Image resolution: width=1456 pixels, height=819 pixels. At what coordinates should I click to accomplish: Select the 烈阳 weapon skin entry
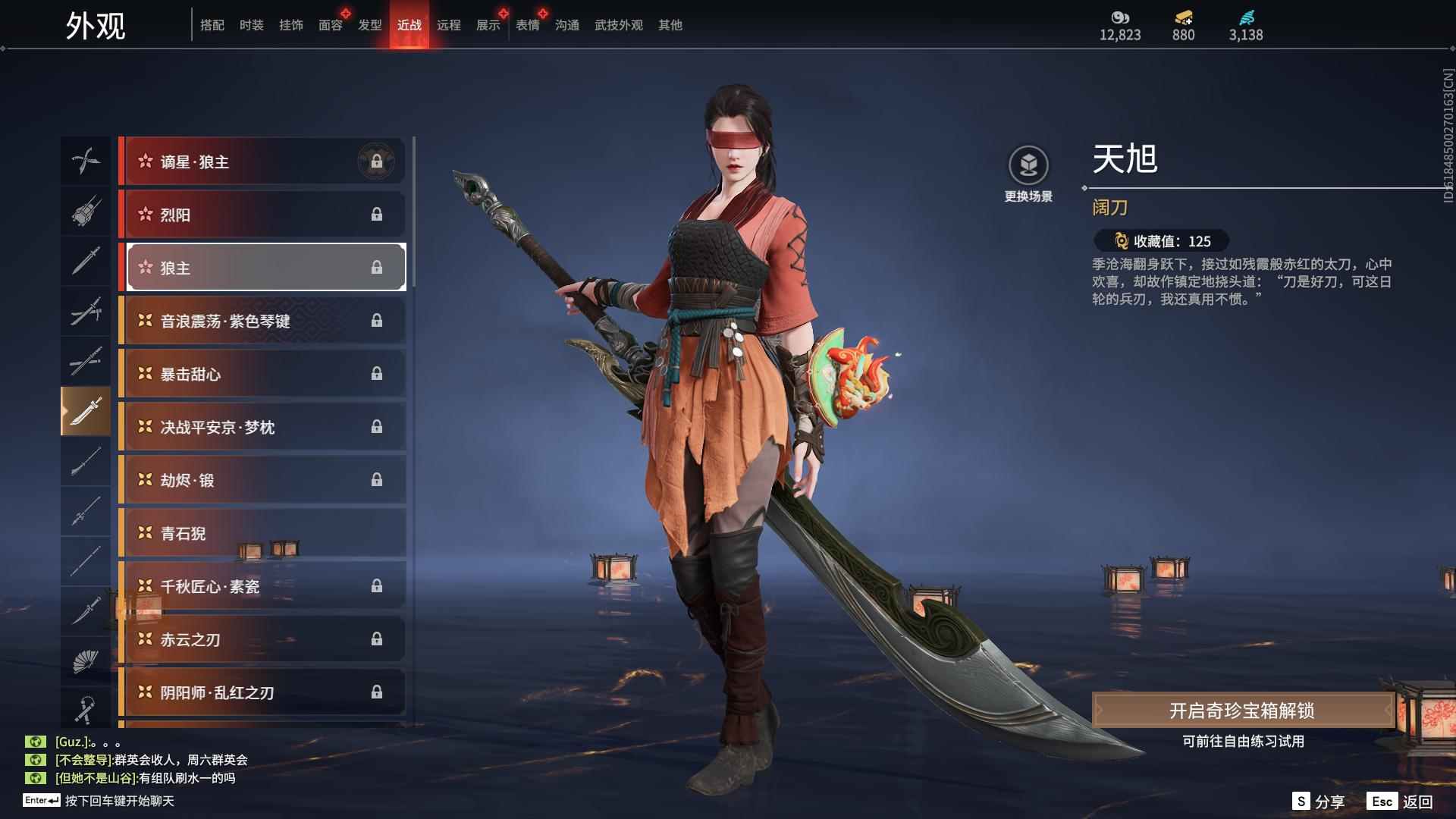pos(262,215)
